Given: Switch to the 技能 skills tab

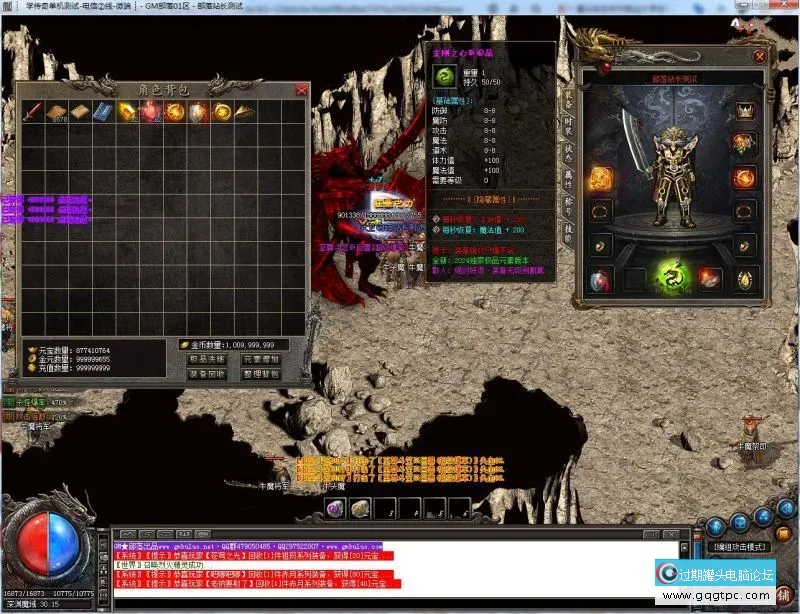Looking at the screenshot, I should [x=569, y=234].
